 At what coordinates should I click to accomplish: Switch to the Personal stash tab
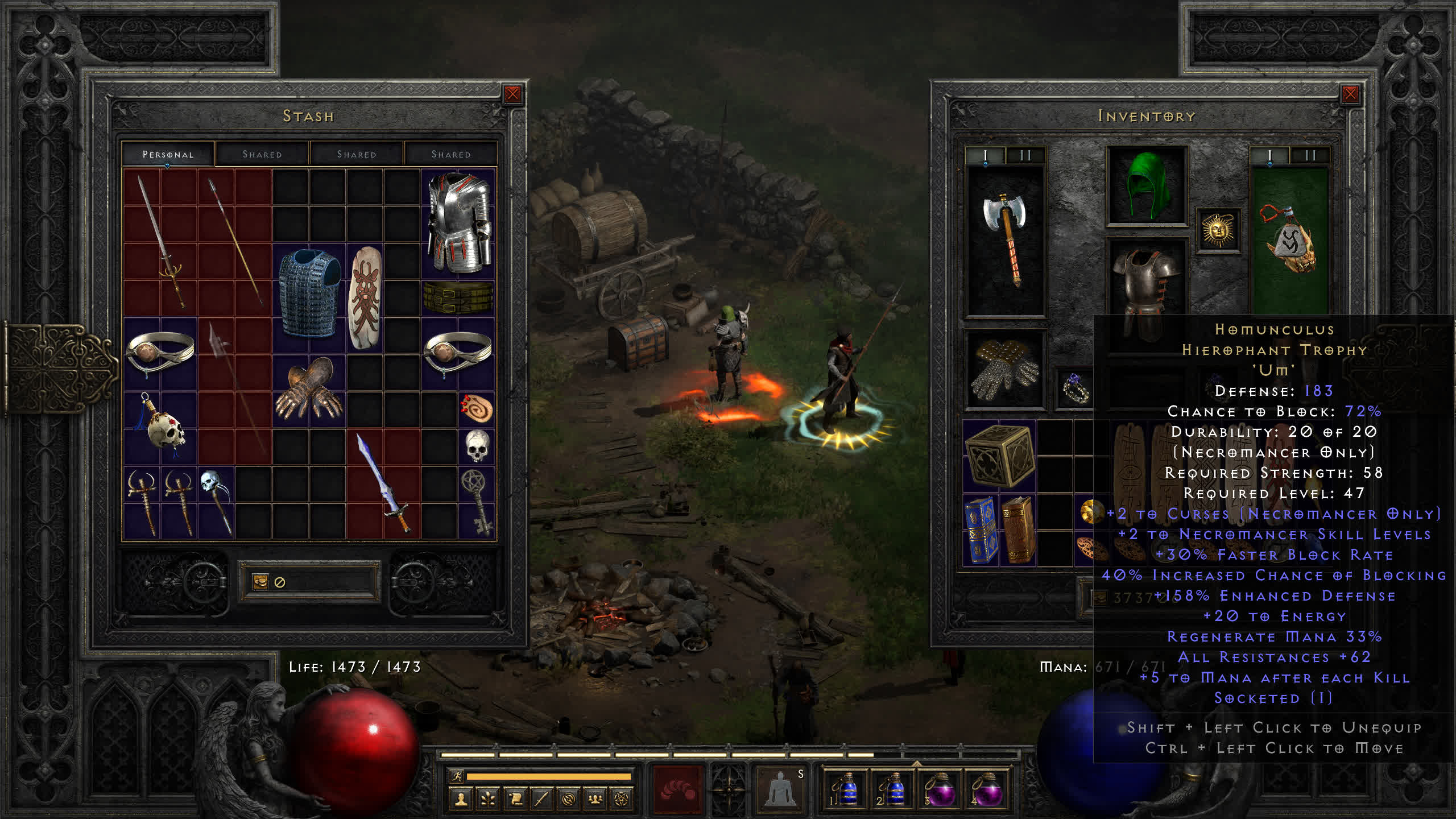(x=168, y=154)
